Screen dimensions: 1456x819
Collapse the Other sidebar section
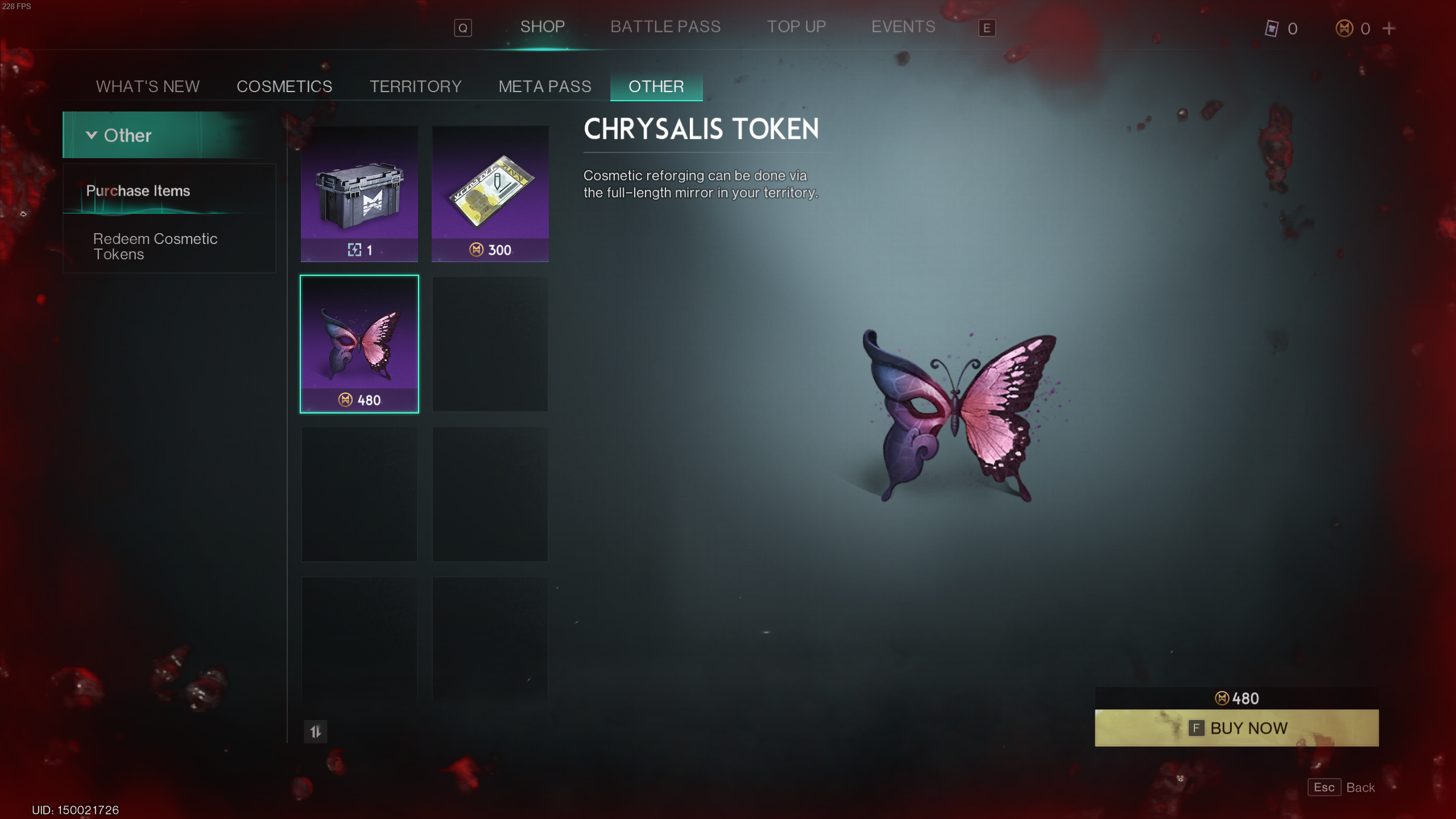coord(92,135)
